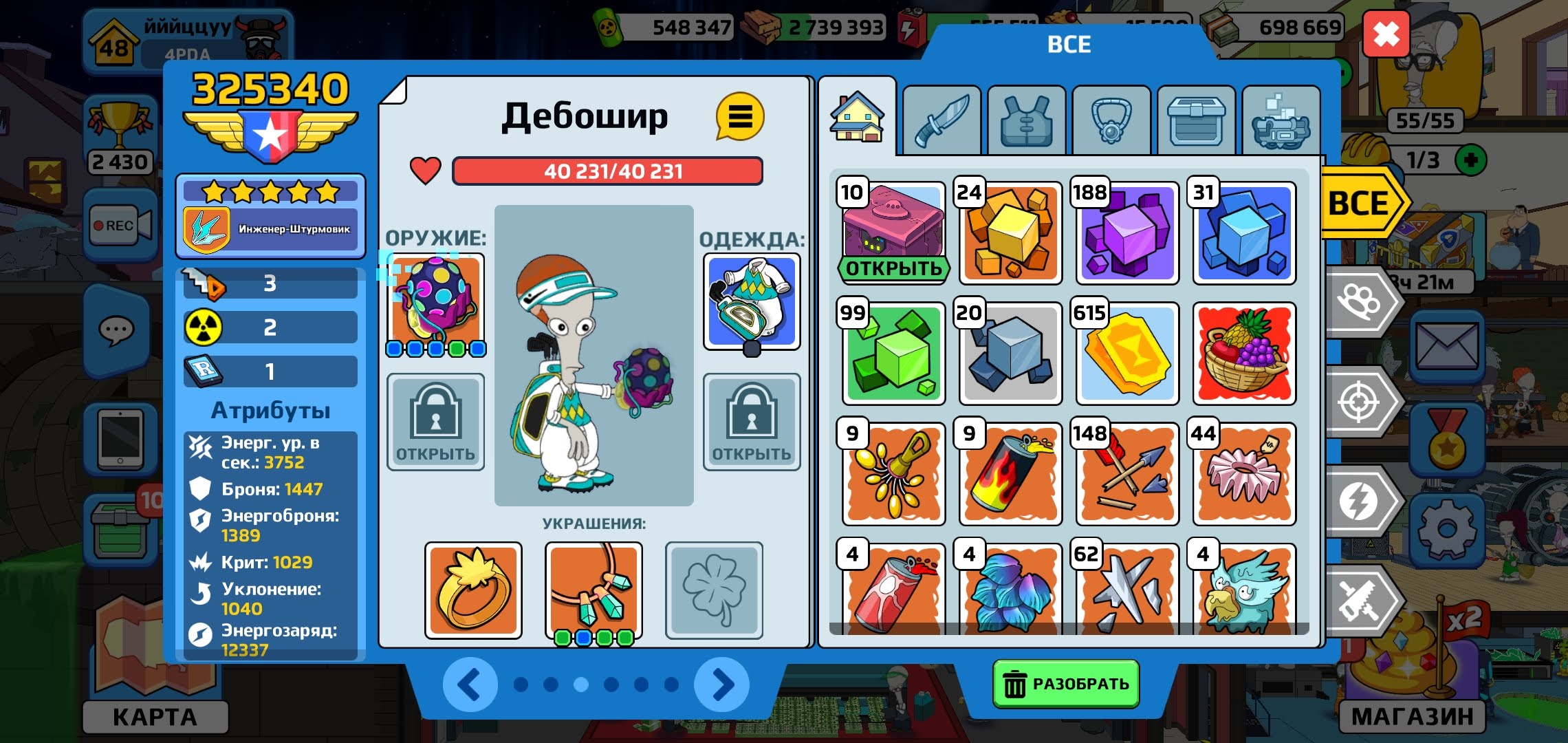Select the crystal necklace jewelry slot
Image resolution: width=1568 pixels, height=743 pixels.
(594, 590)
